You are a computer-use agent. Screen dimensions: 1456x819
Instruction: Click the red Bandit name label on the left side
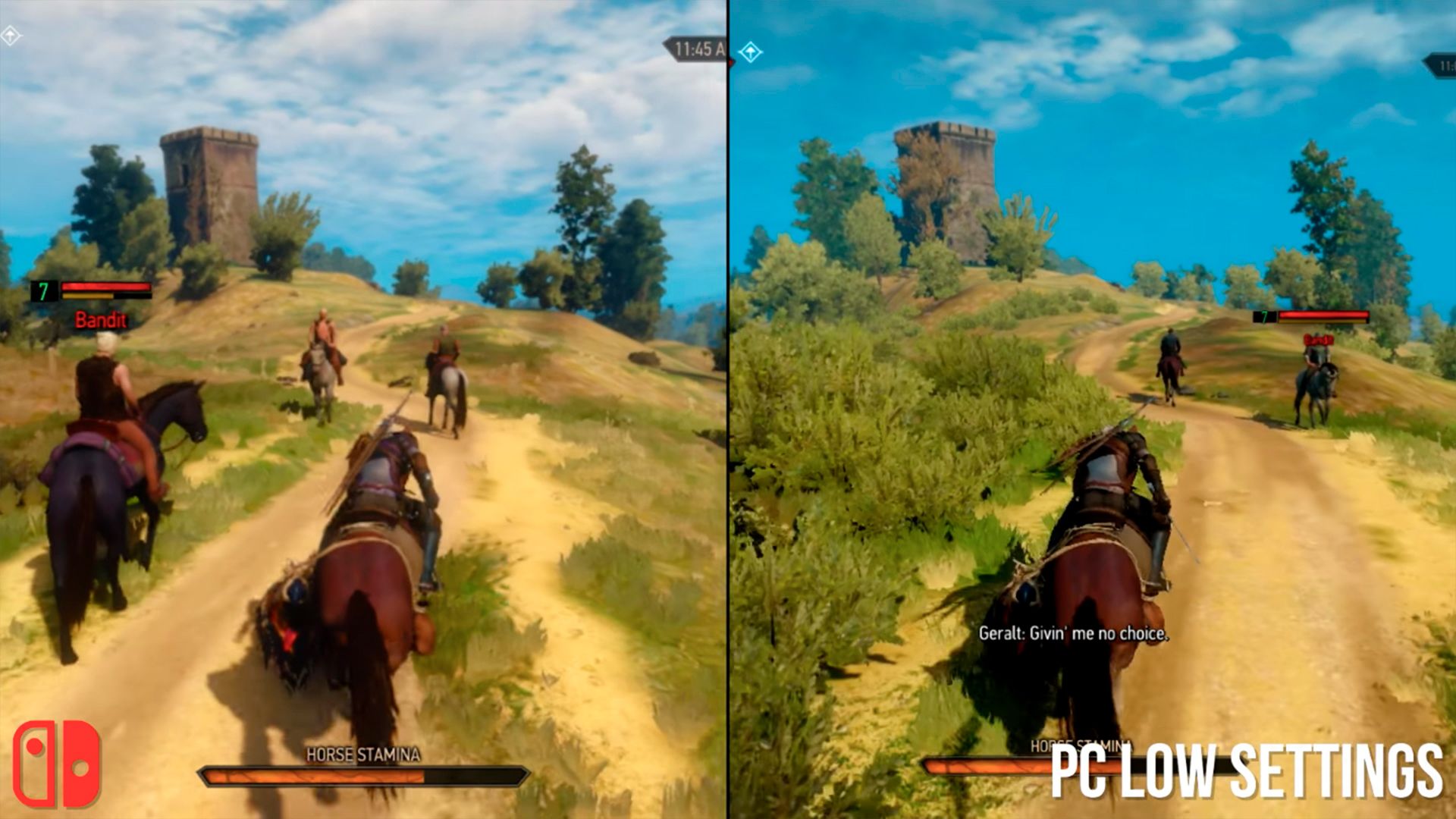[x=101, y=320]
